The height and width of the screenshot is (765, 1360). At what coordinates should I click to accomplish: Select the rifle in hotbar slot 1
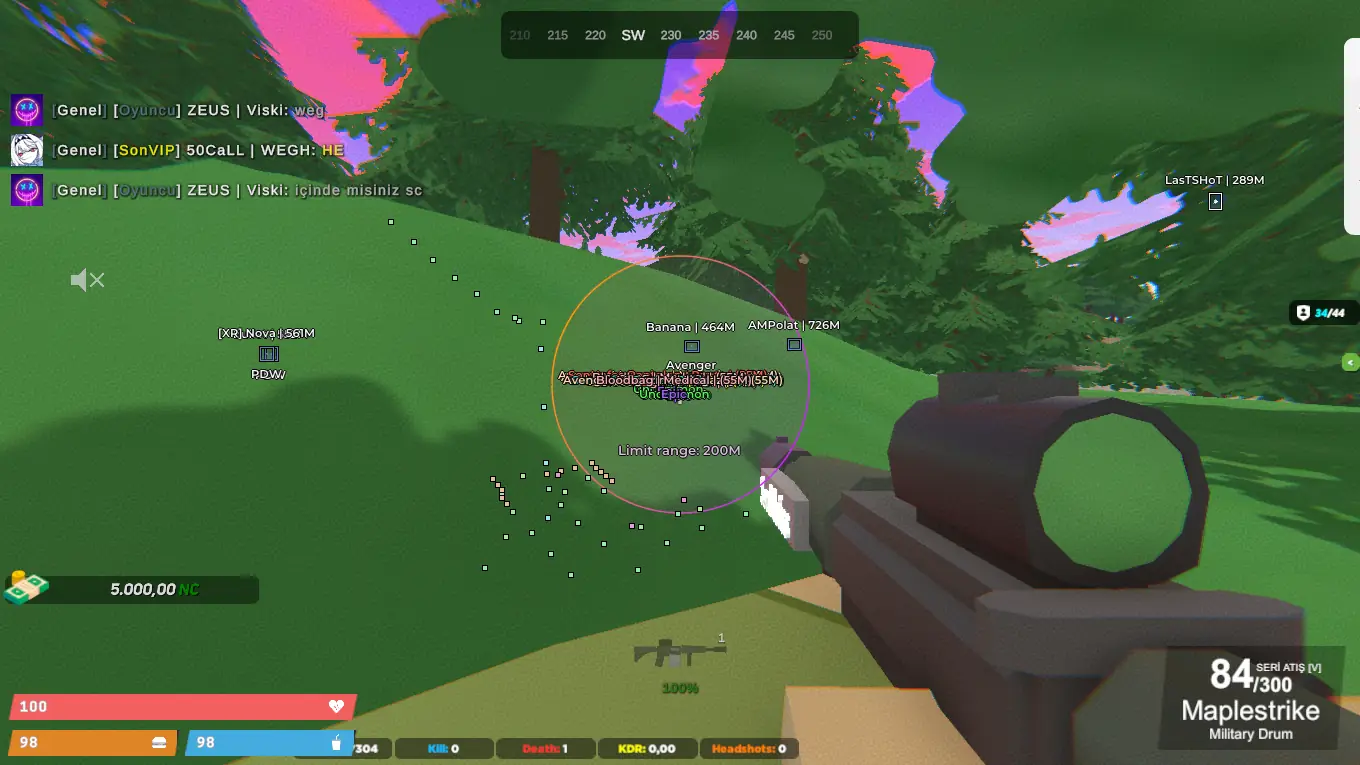pyautogui.click(x=679, y=653)
